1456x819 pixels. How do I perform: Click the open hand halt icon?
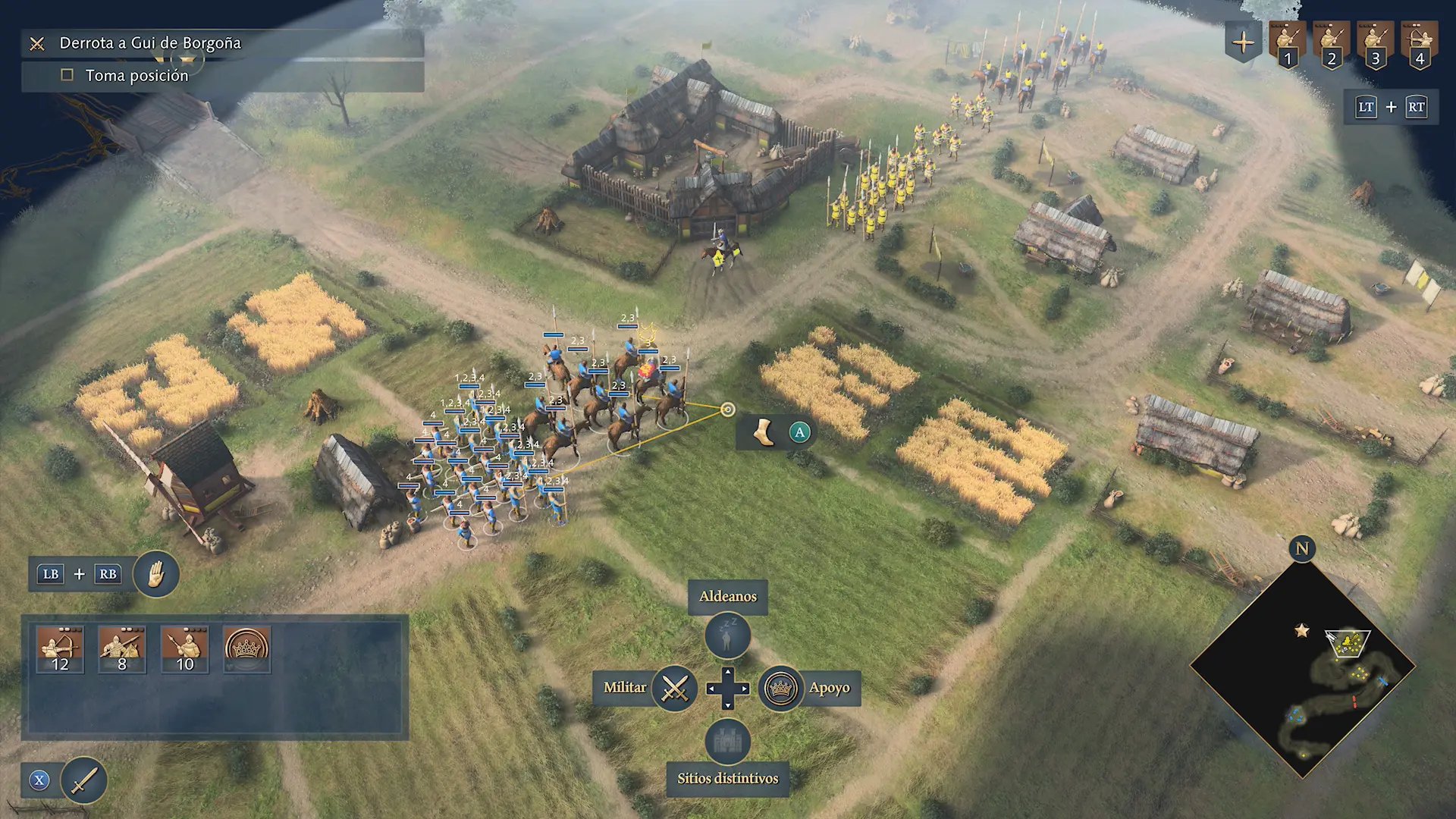pos(156,574)
